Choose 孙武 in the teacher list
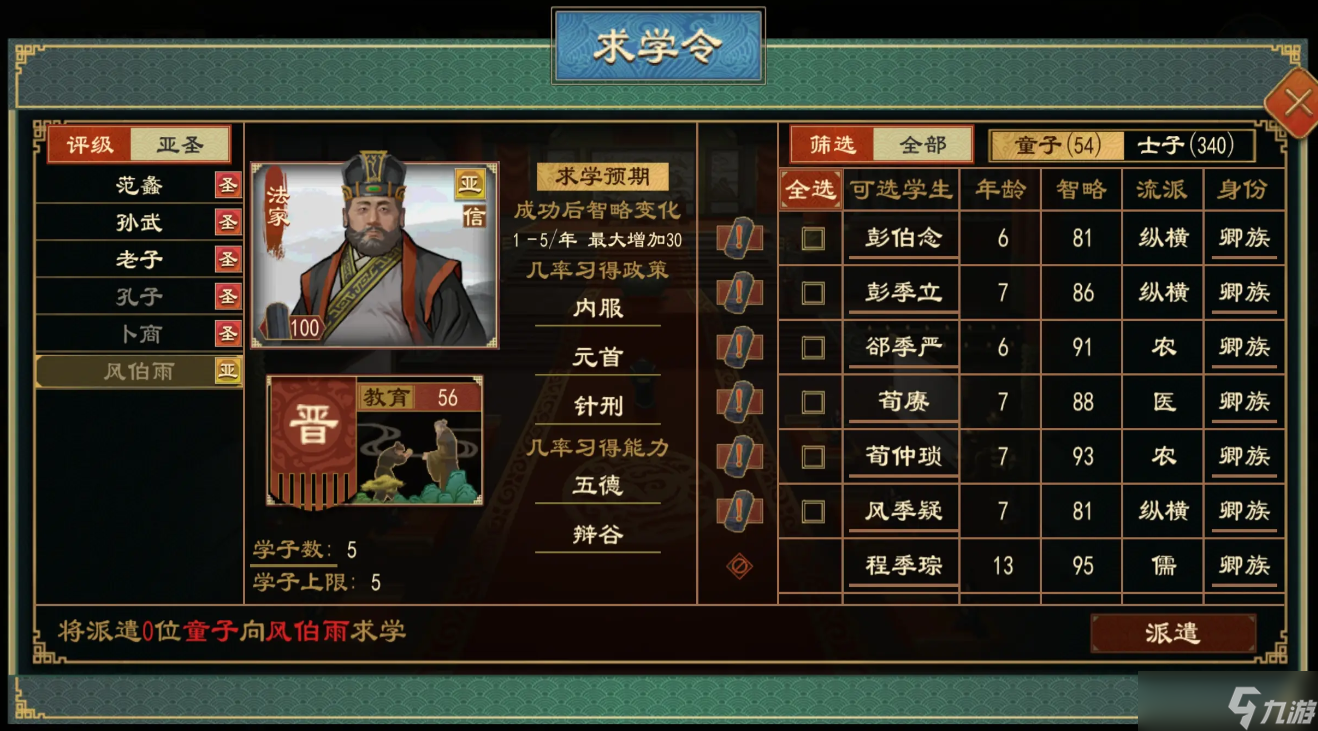The image size is (1318, 731). (138, 222)
